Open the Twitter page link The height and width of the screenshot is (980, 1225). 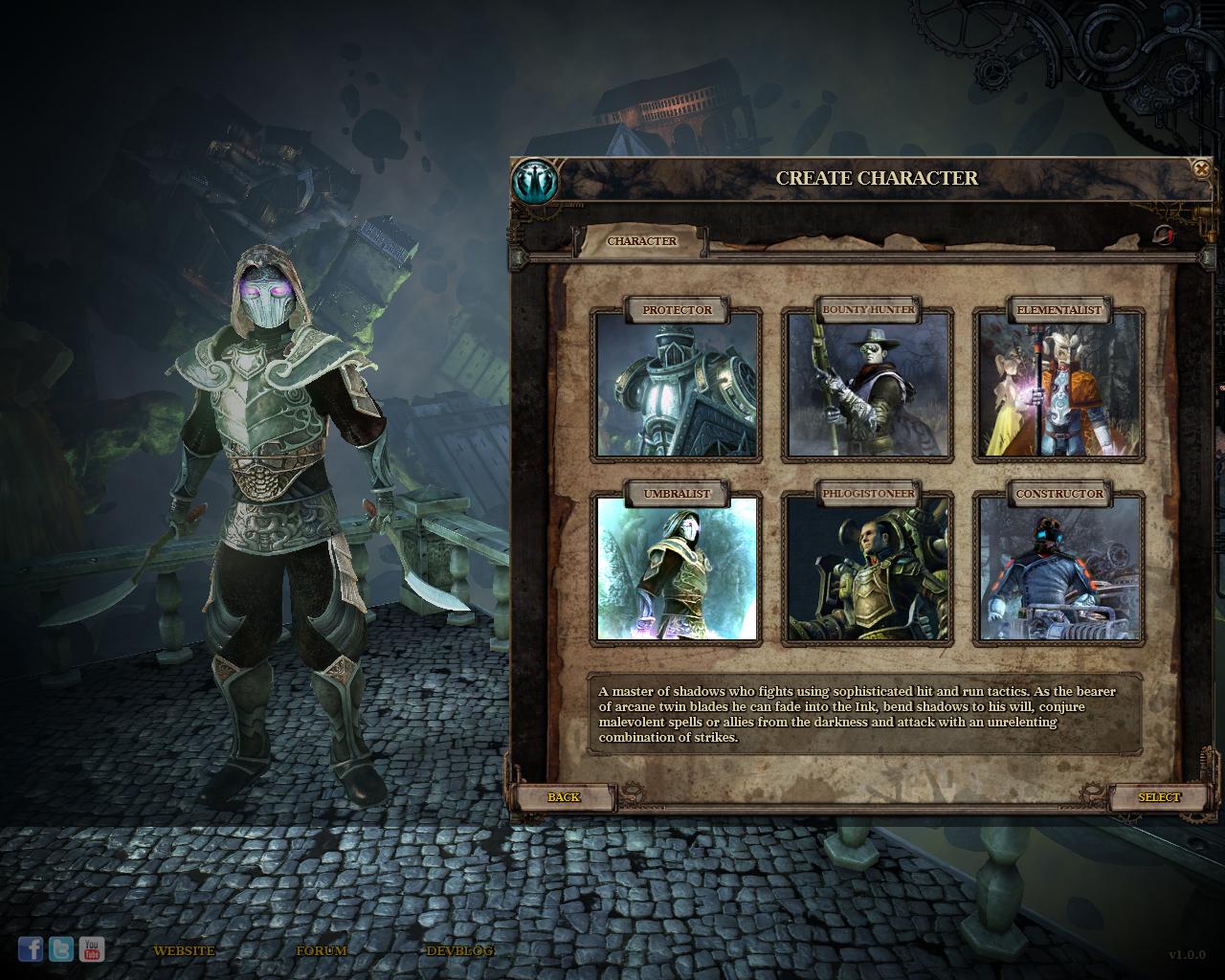coord(61,948)
